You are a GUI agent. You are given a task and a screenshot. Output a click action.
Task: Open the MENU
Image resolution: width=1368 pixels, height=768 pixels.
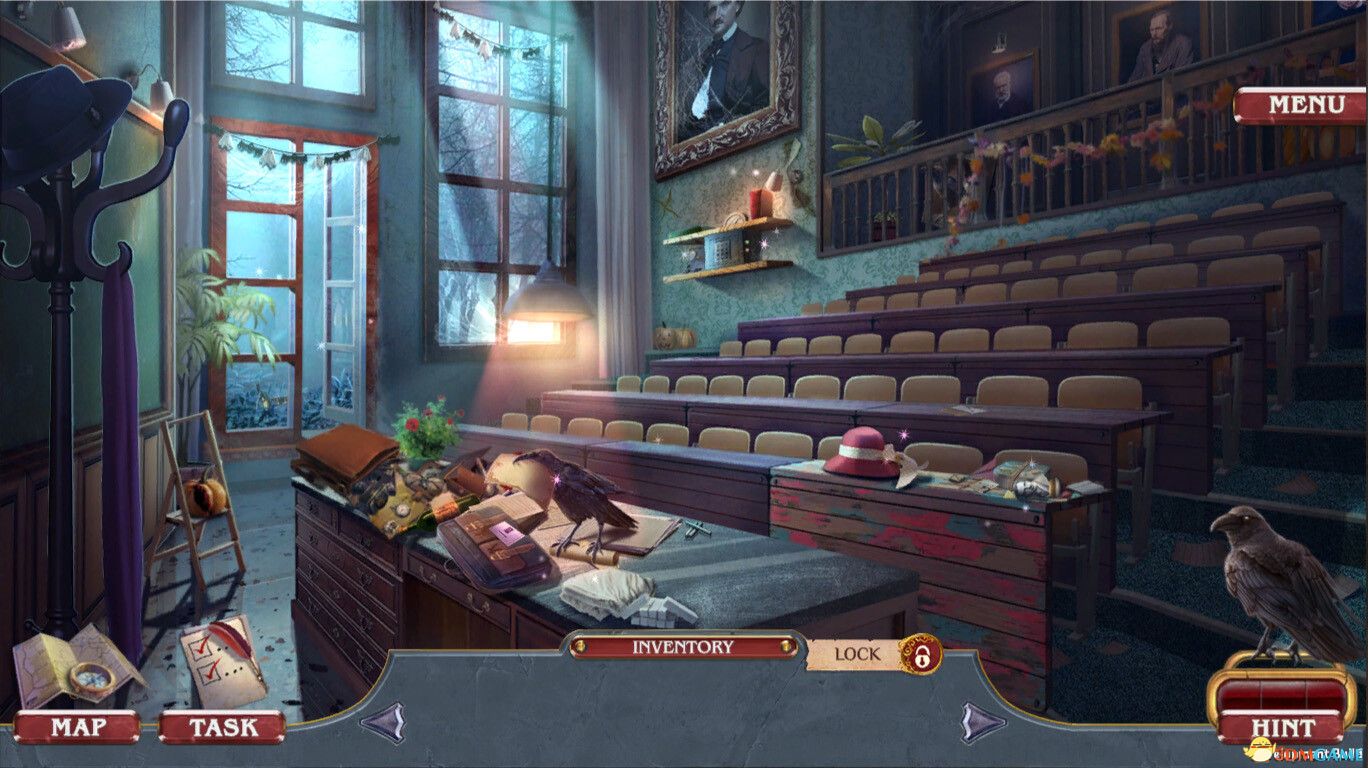(x=1308, y=102)
